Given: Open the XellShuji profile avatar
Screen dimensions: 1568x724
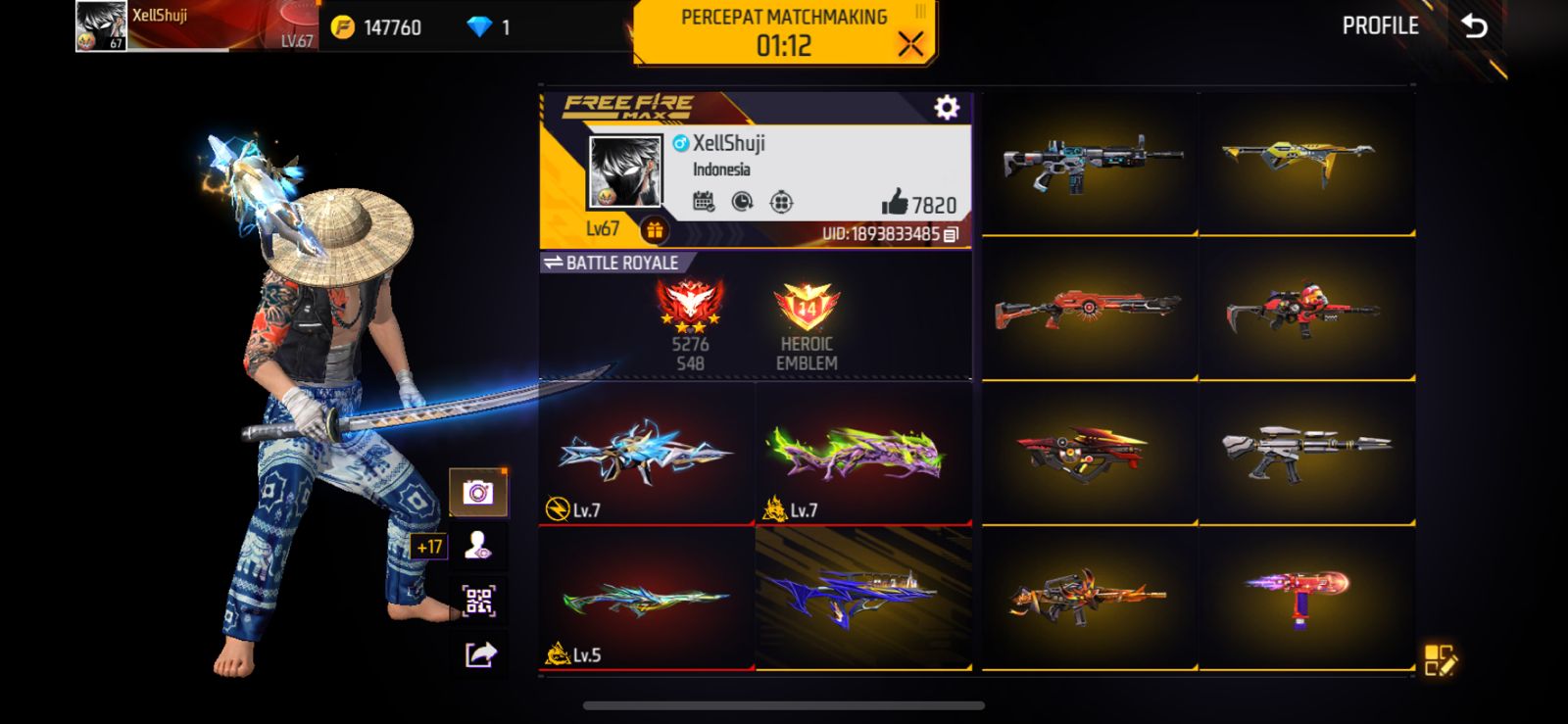Looking at the screenshot, I should 624,171.
